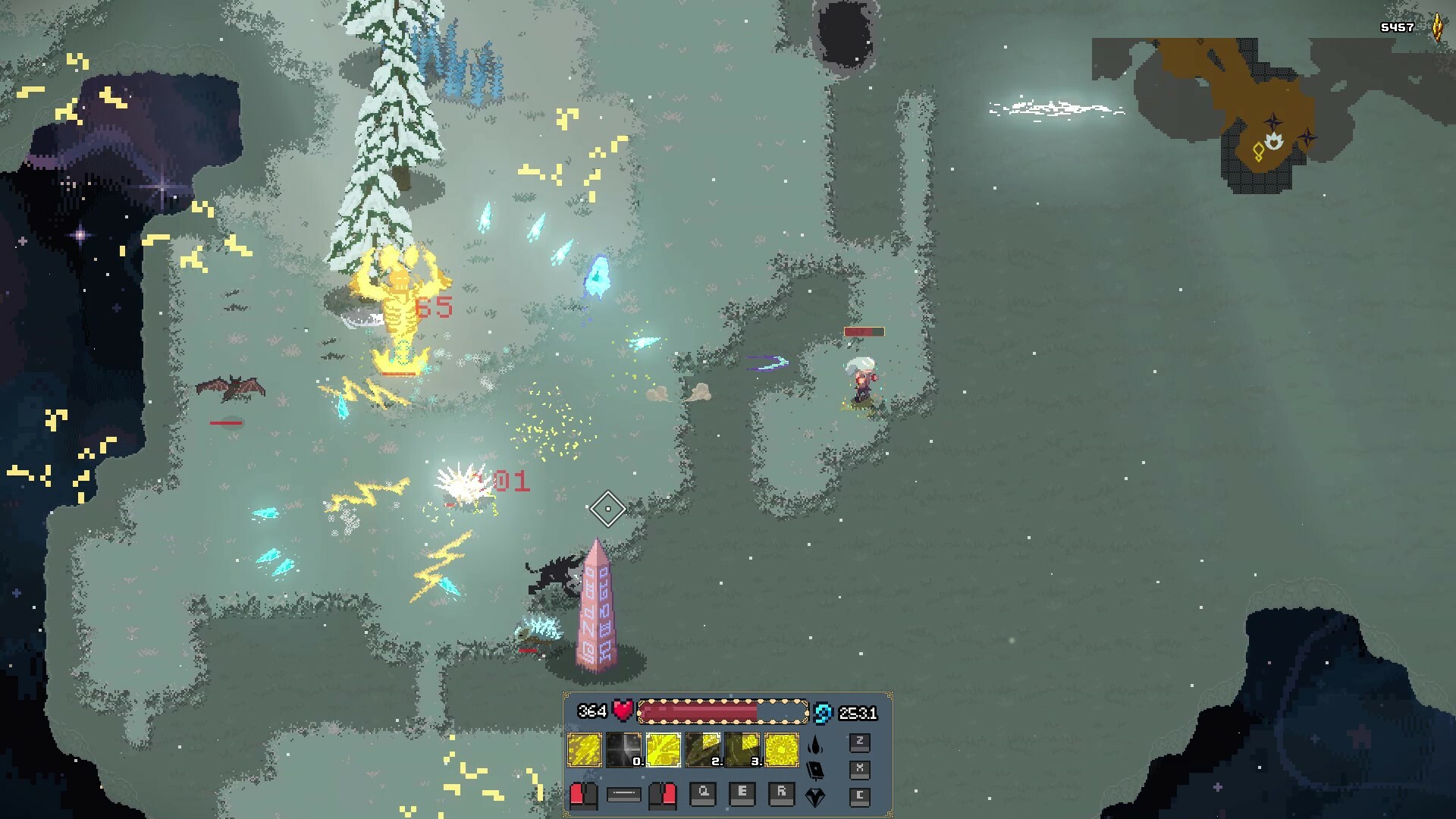
Task: Click the skill slot showing 2. cooldown
Action: click(x=704, y=750)
